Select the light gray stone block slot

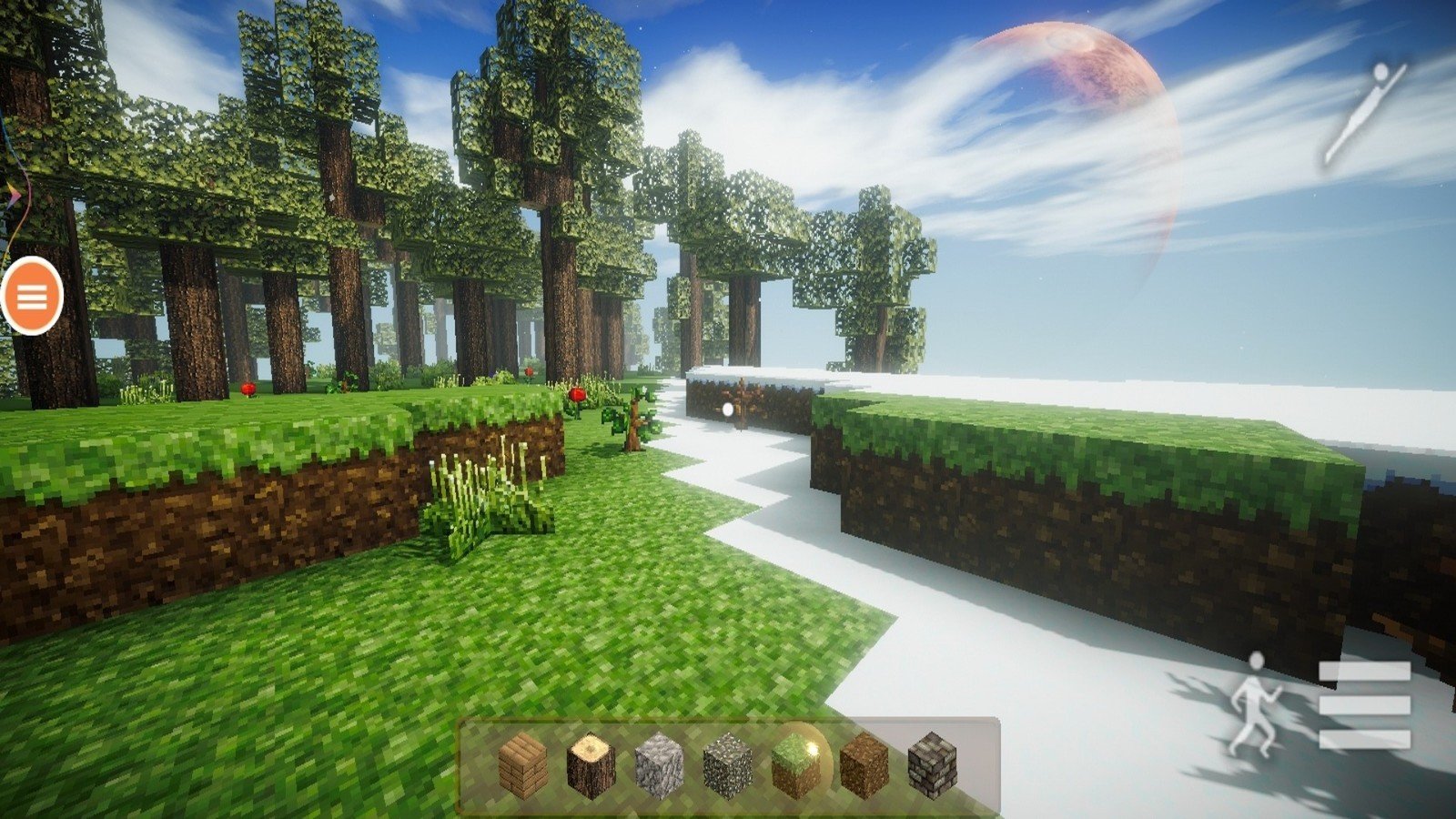[x=659, y=766]
